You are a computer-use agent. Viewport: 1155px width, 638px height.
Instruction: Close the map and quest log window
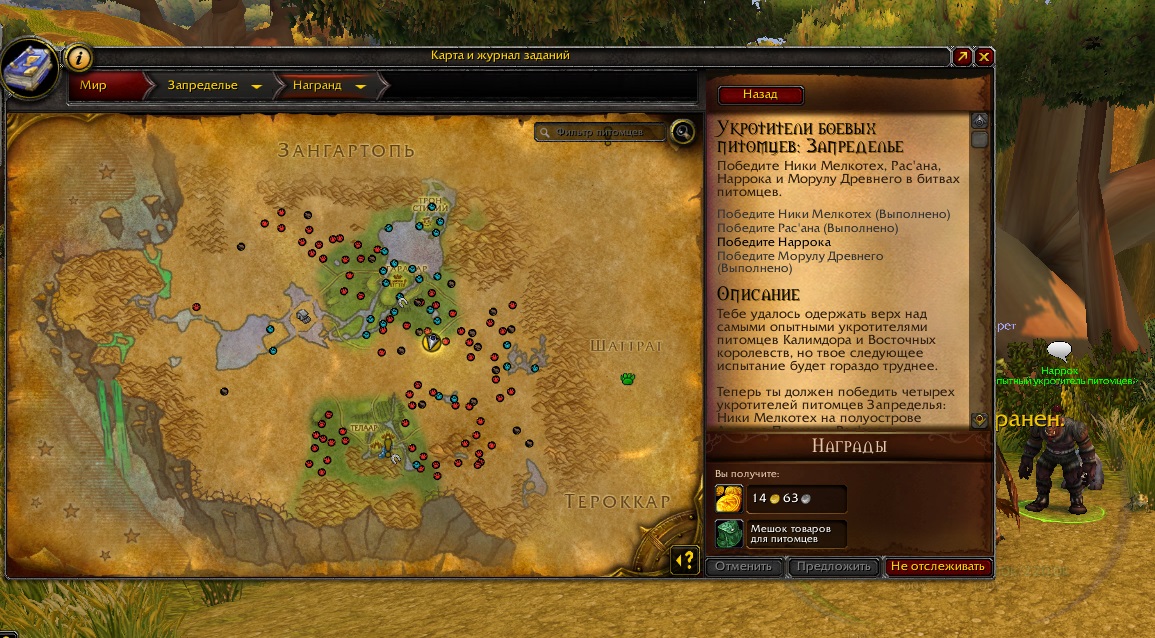985,57
